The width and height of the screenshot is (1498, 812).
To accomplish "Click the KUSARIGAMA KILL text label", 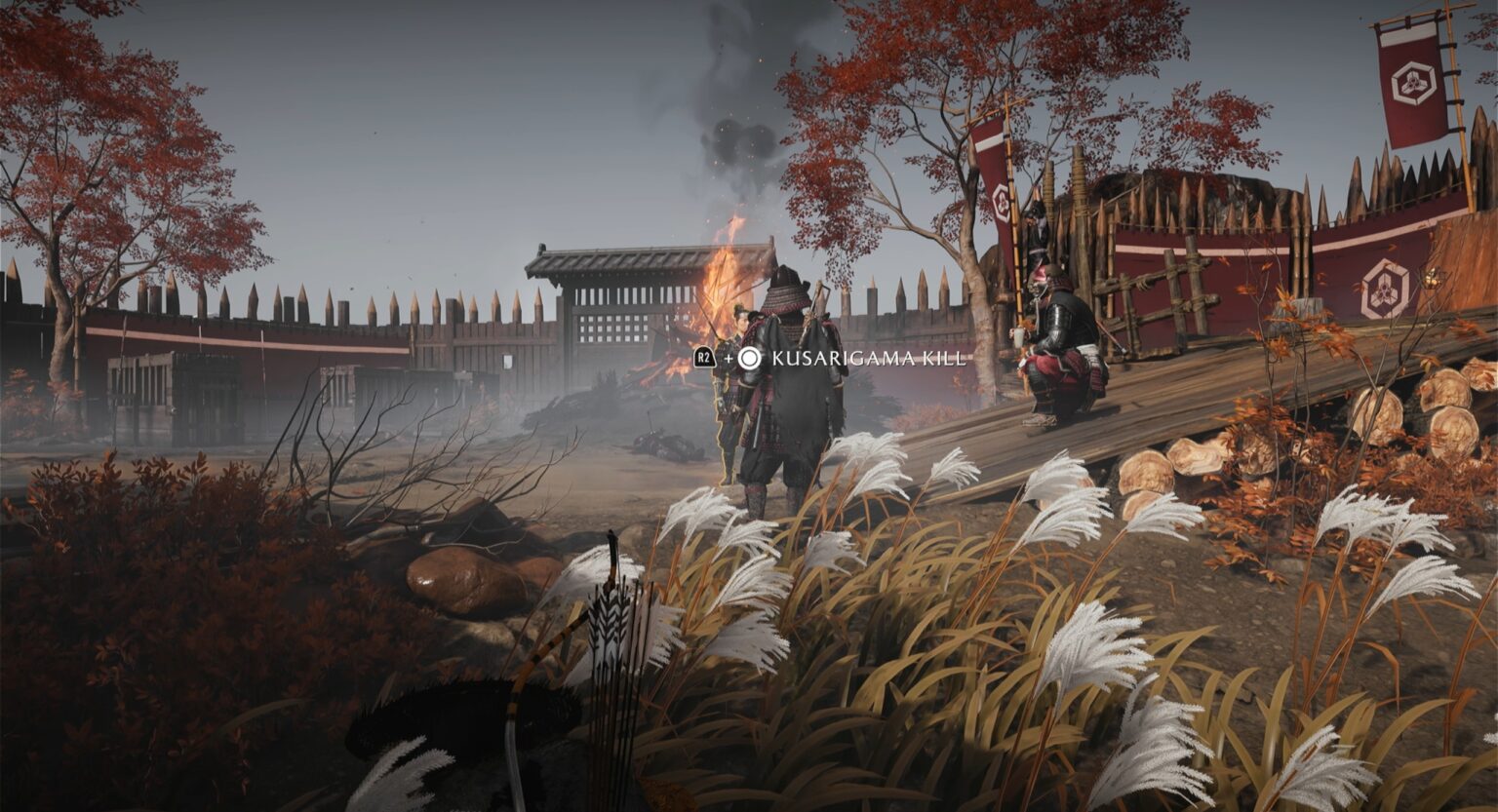I will [x=866, y=359].
